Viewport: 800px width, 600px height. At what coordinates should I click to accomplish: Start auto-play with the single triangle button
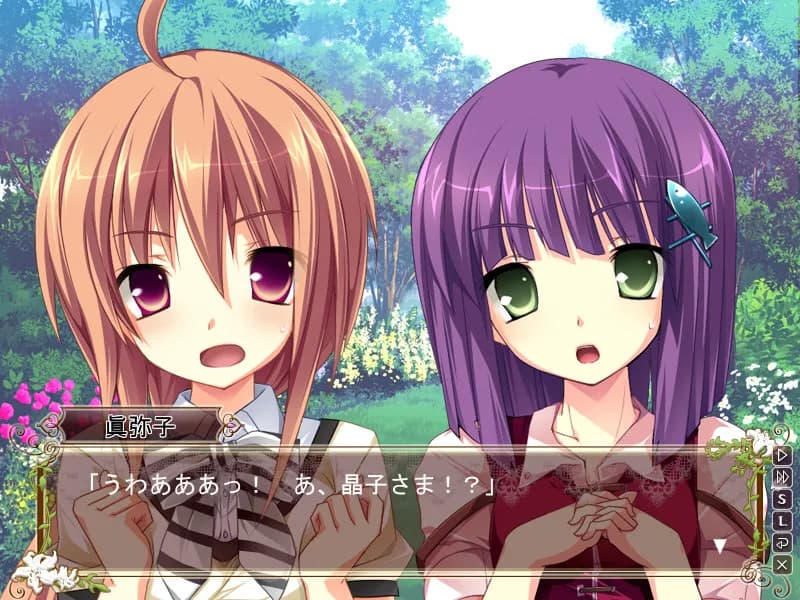click(782, 455)
